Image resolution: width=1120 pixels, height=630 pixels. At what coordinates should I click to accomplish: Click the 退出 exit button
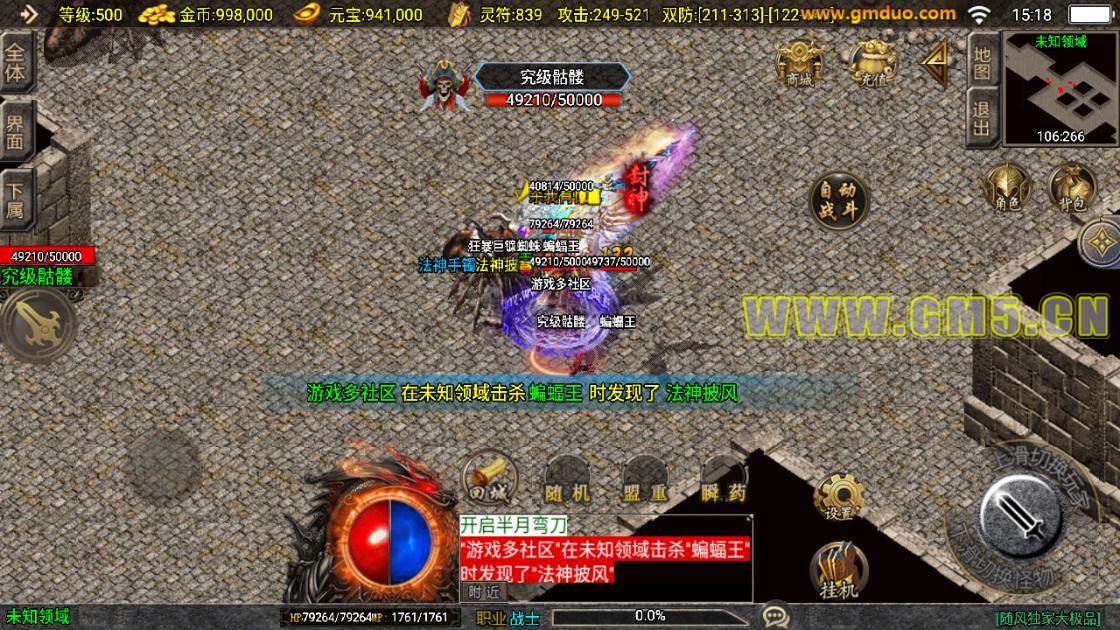point(982,119)
